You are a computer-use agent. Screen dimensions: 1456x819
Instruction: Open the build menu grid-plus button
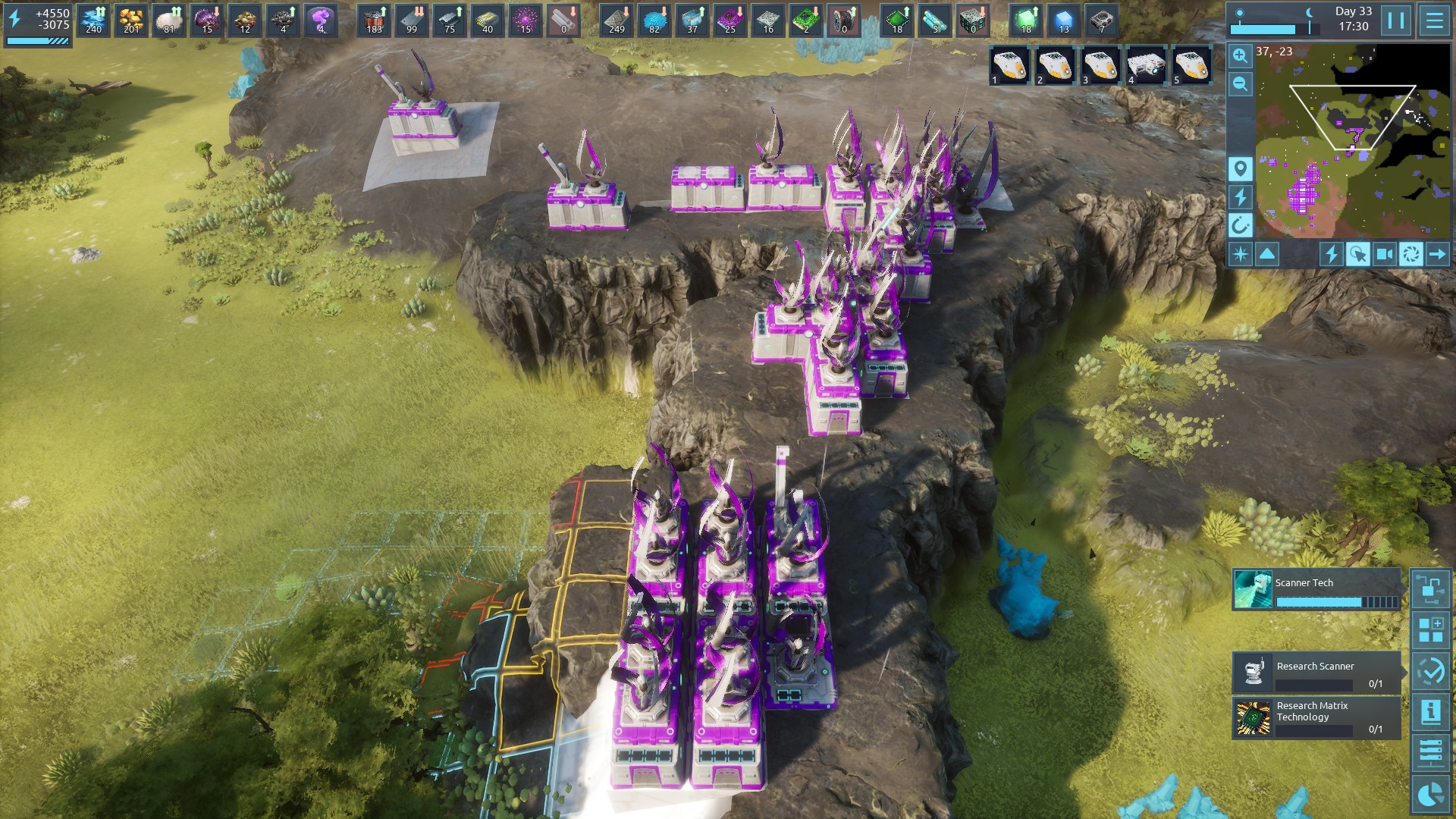click(1431, 630)
